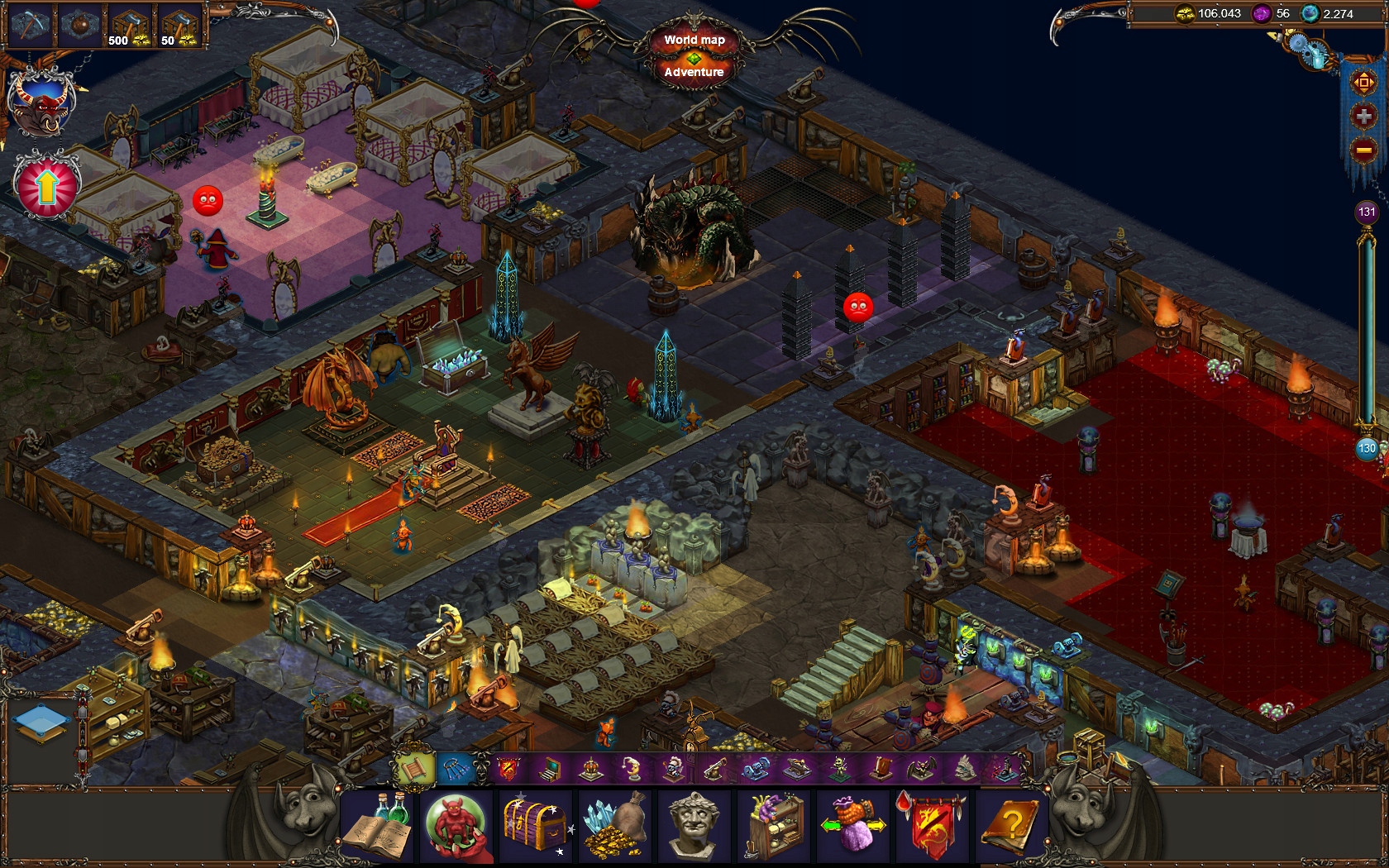This screenshot has width=1389, height=868.
Task: Open the World map
Action: point(694,40)
